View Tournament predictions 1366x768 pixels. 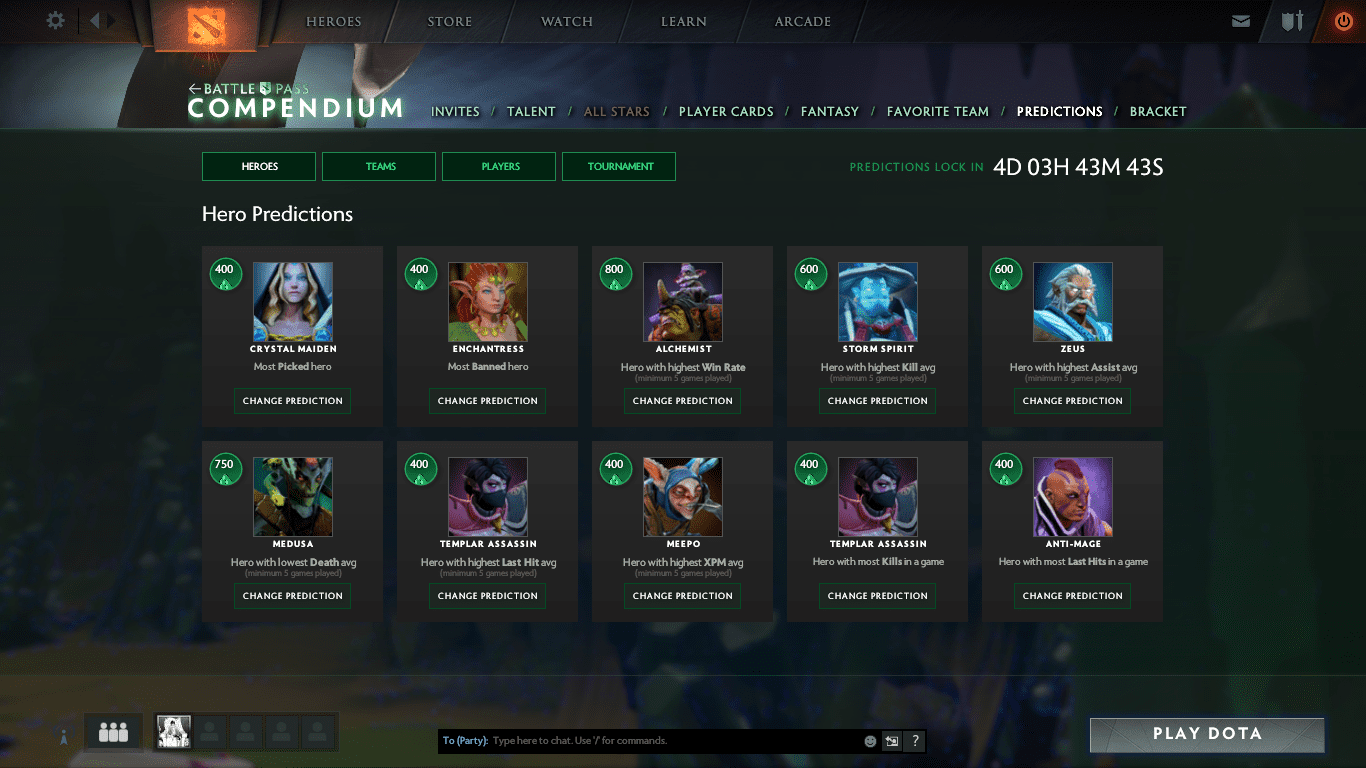click(619, 166)
